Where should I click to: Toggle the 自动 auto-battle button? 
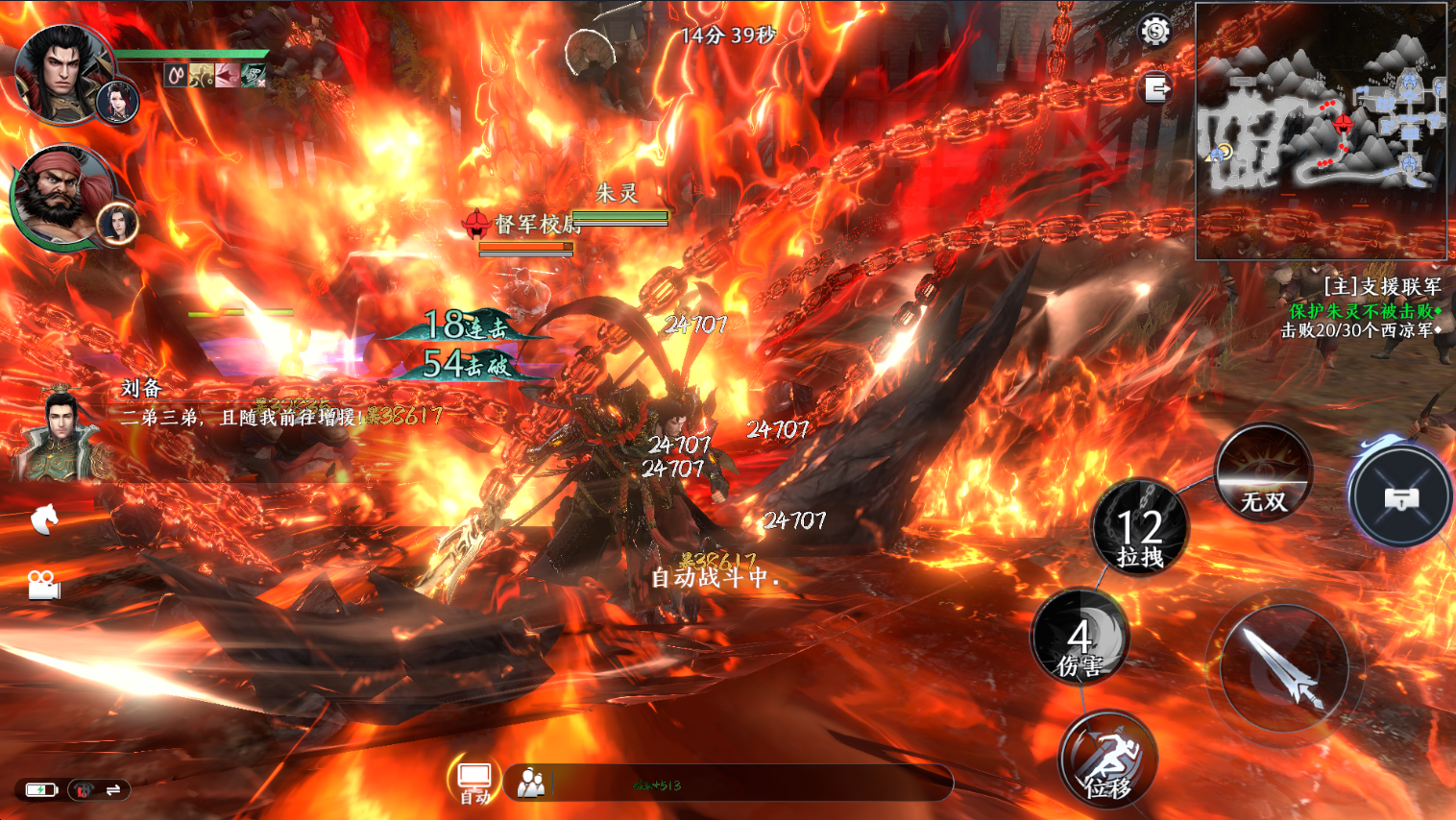point(474,782)
